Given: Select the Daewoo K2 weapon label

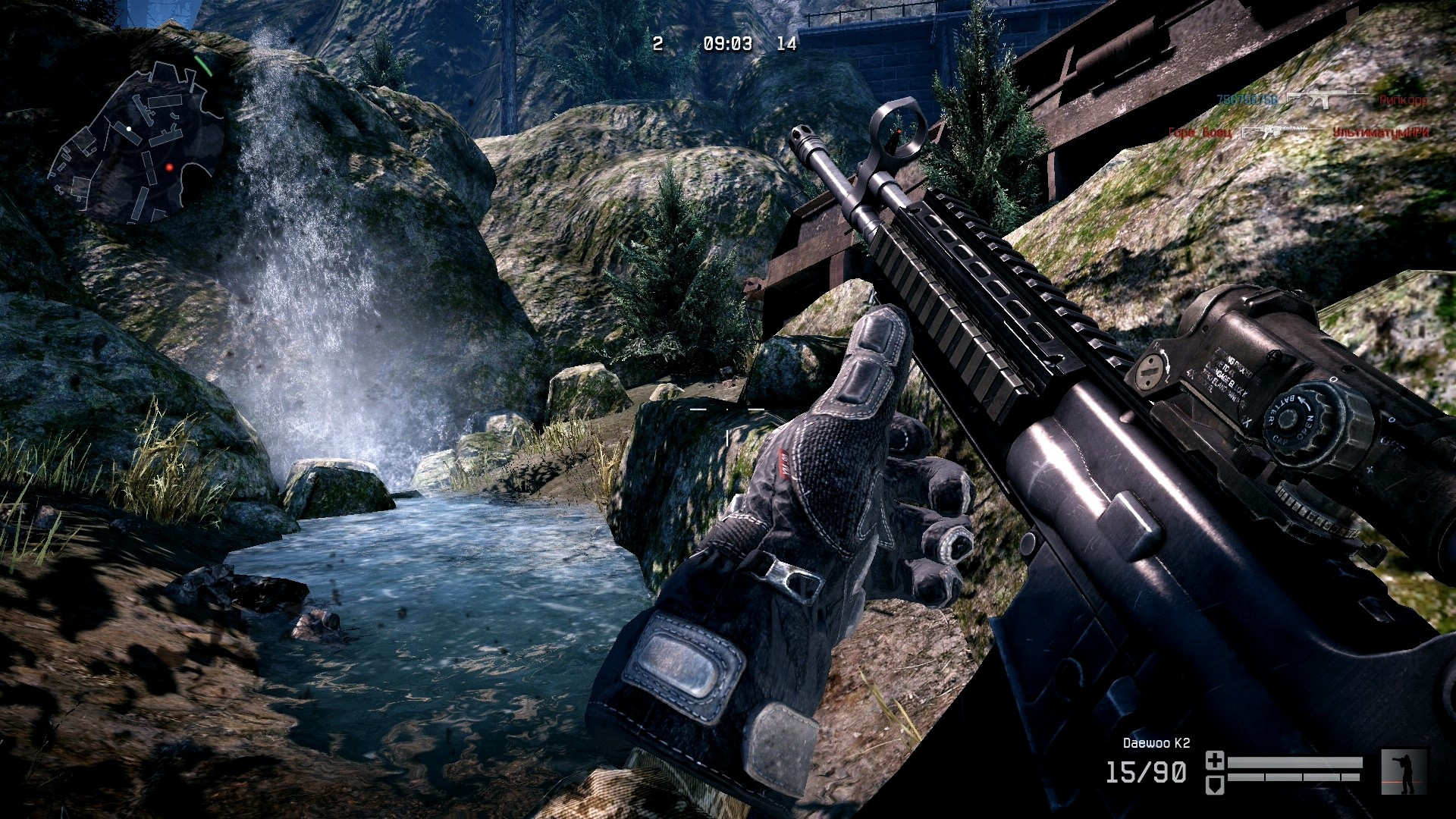Looking at the screenshot, I should pos(1156,743).
